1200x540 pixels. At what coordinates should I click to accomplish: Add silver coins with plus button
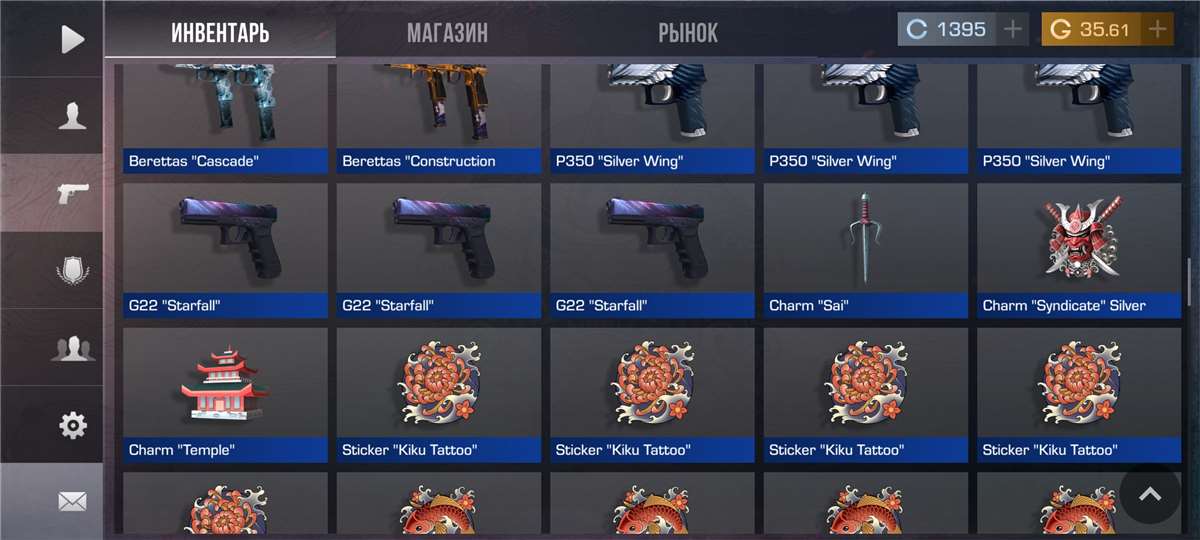click(1013, 29)
